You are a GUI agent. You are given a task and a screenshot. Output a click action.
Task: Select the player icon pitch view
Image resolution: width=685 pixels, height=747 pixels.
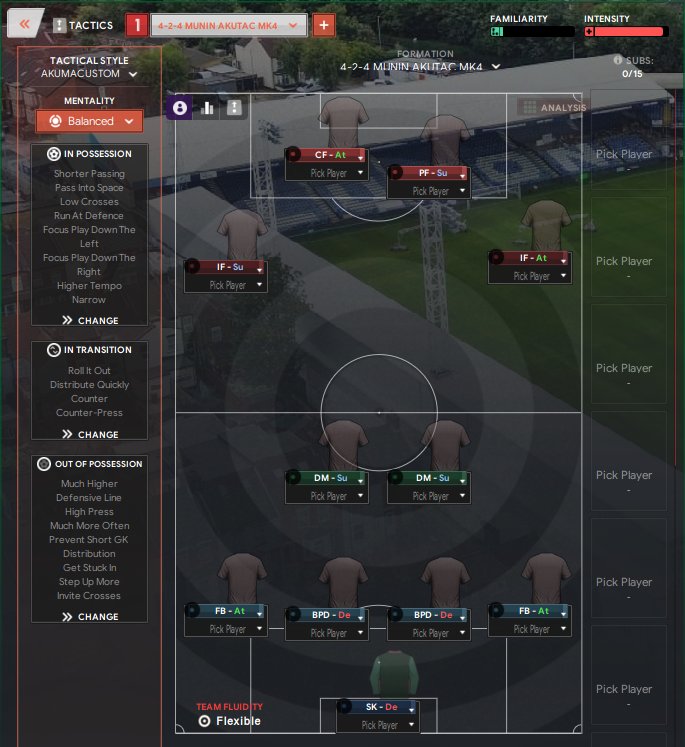[x=180, y=108]
